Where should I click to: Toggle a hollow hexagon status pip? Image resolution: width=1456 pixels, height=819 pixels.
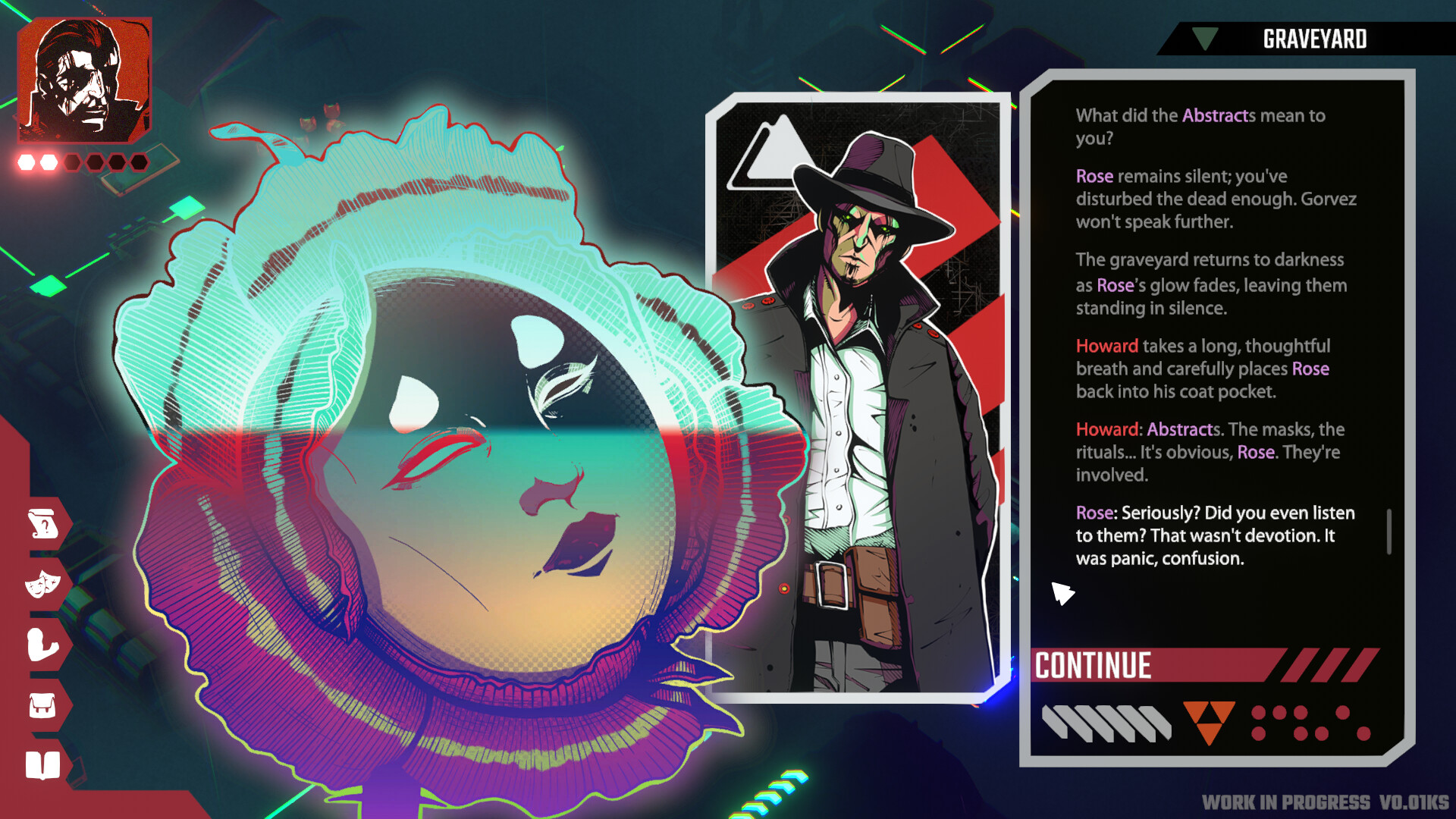tap(73, 161)
